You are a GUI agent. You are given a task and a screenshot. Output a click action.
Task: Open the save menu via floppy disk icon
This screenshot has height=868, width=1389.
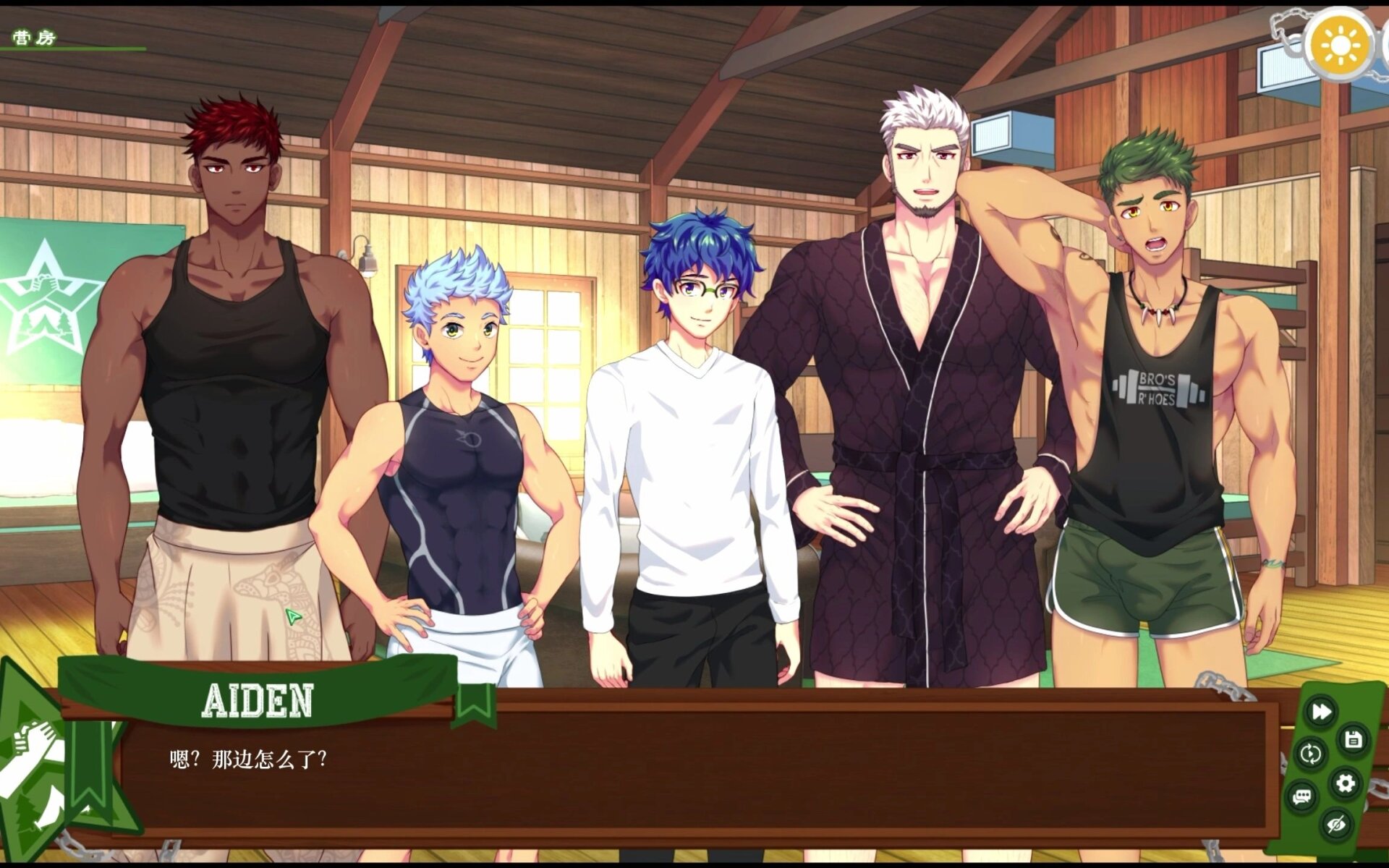click(x=1354, y=739)
